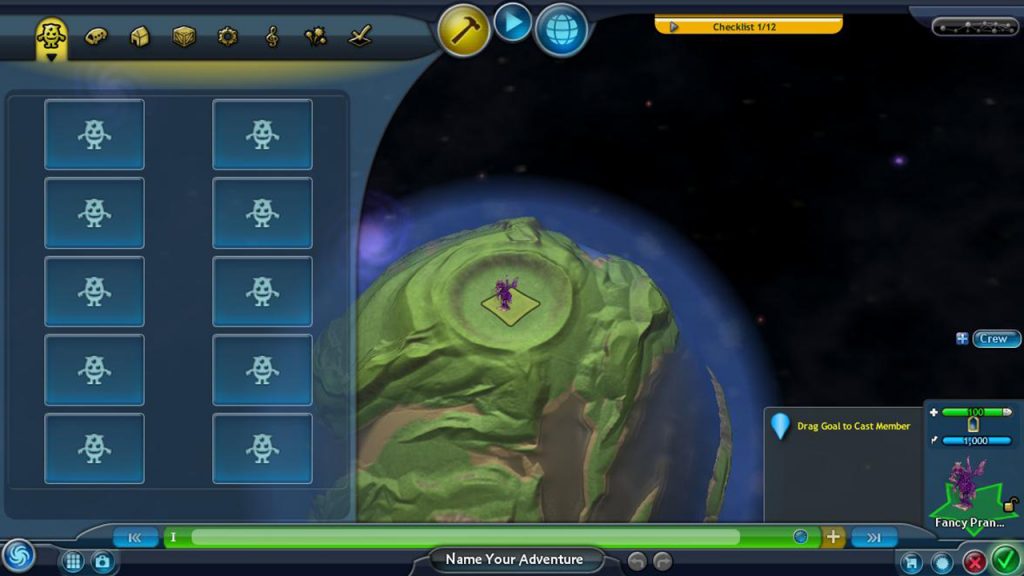Confirm with the green checkmark button

pos(1005,559)
